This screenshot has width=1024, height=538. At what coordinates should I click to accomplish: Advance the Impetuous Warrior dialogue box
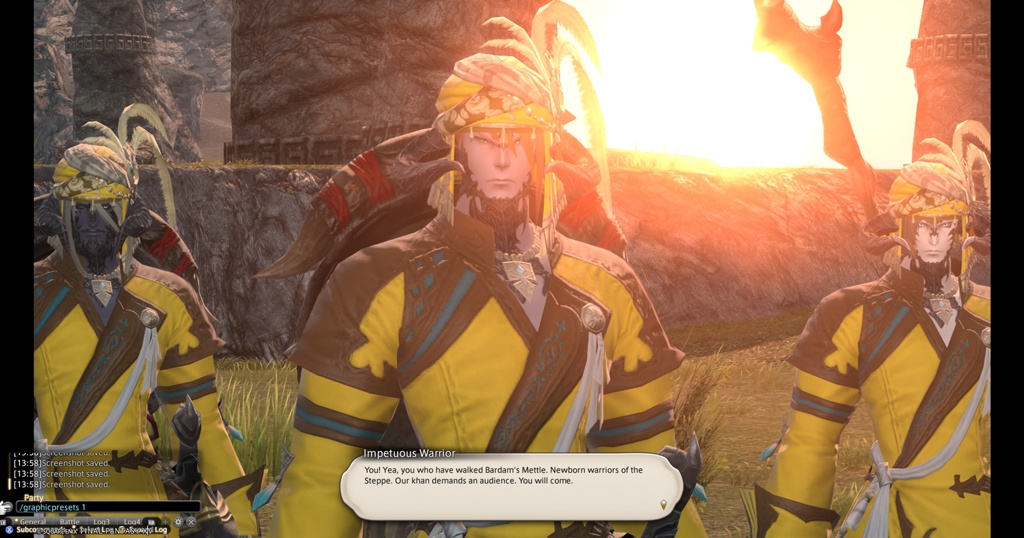[x=511, y=485]
